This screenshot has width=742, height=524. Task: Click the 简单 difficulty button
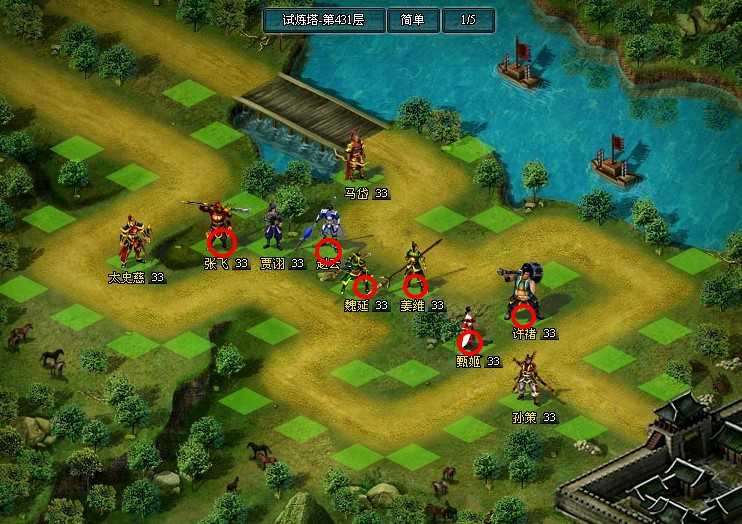pyautogui.click(x=412, y=20)
